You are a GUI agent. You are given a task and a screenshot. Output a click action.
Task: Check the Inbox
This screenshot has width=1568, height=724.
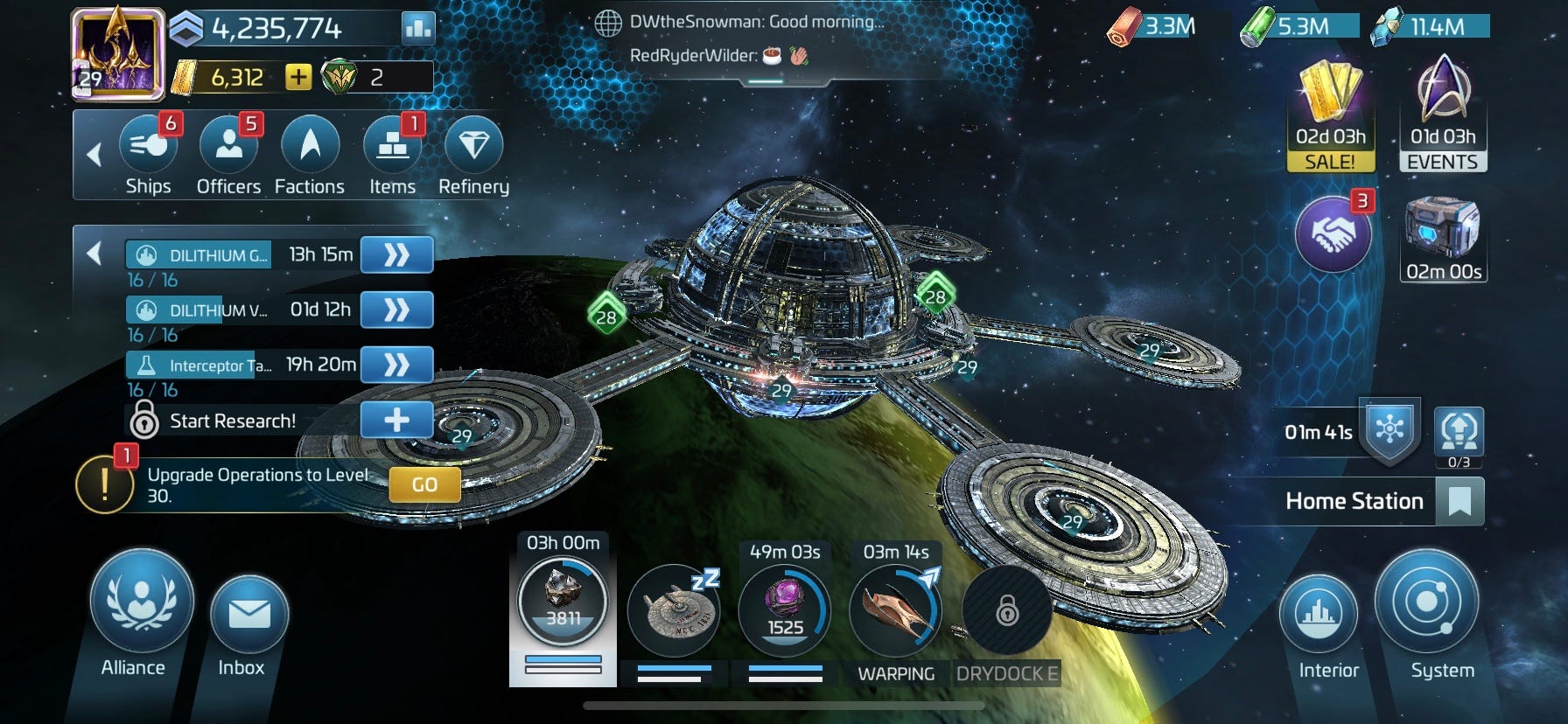point(248,615)
